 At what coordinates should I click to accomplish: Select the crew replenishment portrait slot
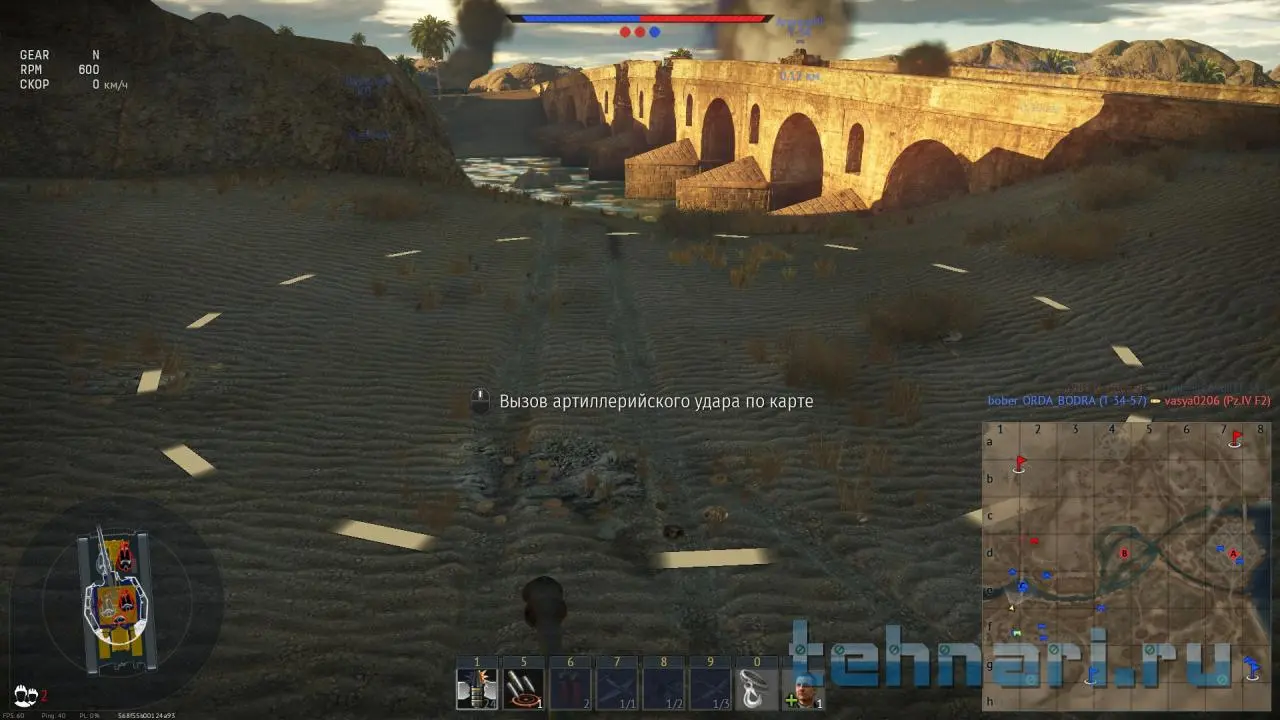coord(804,688)
